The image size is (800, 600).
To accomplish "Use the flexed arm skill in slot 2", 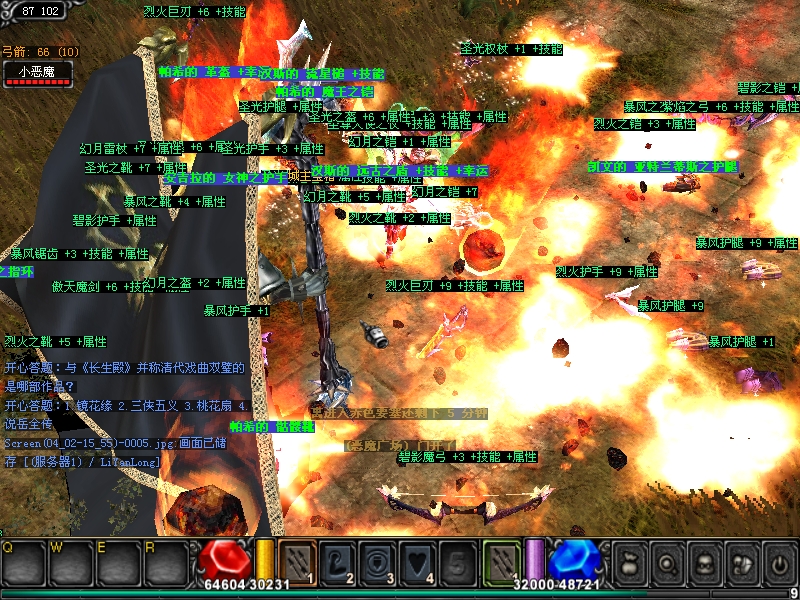I will pos(338,562).
